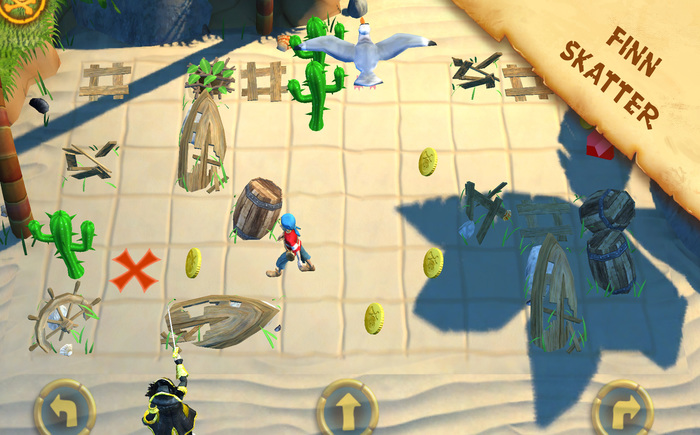This screenshot has width=700, height=435.
Task: Hit the turn right arrow button
Action: [623, 409]
